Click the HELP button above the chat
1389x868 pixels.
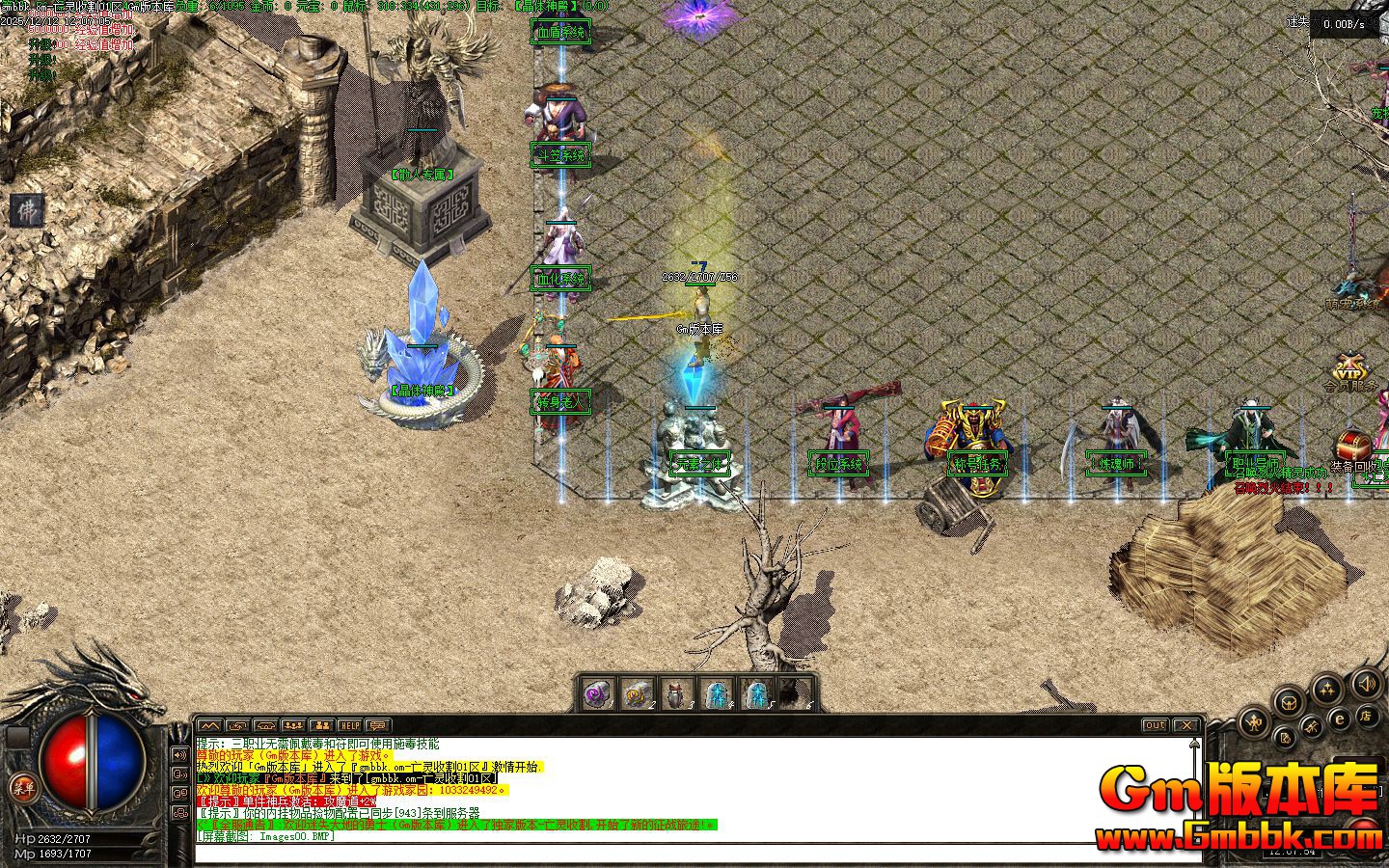[x=349, y=725]
